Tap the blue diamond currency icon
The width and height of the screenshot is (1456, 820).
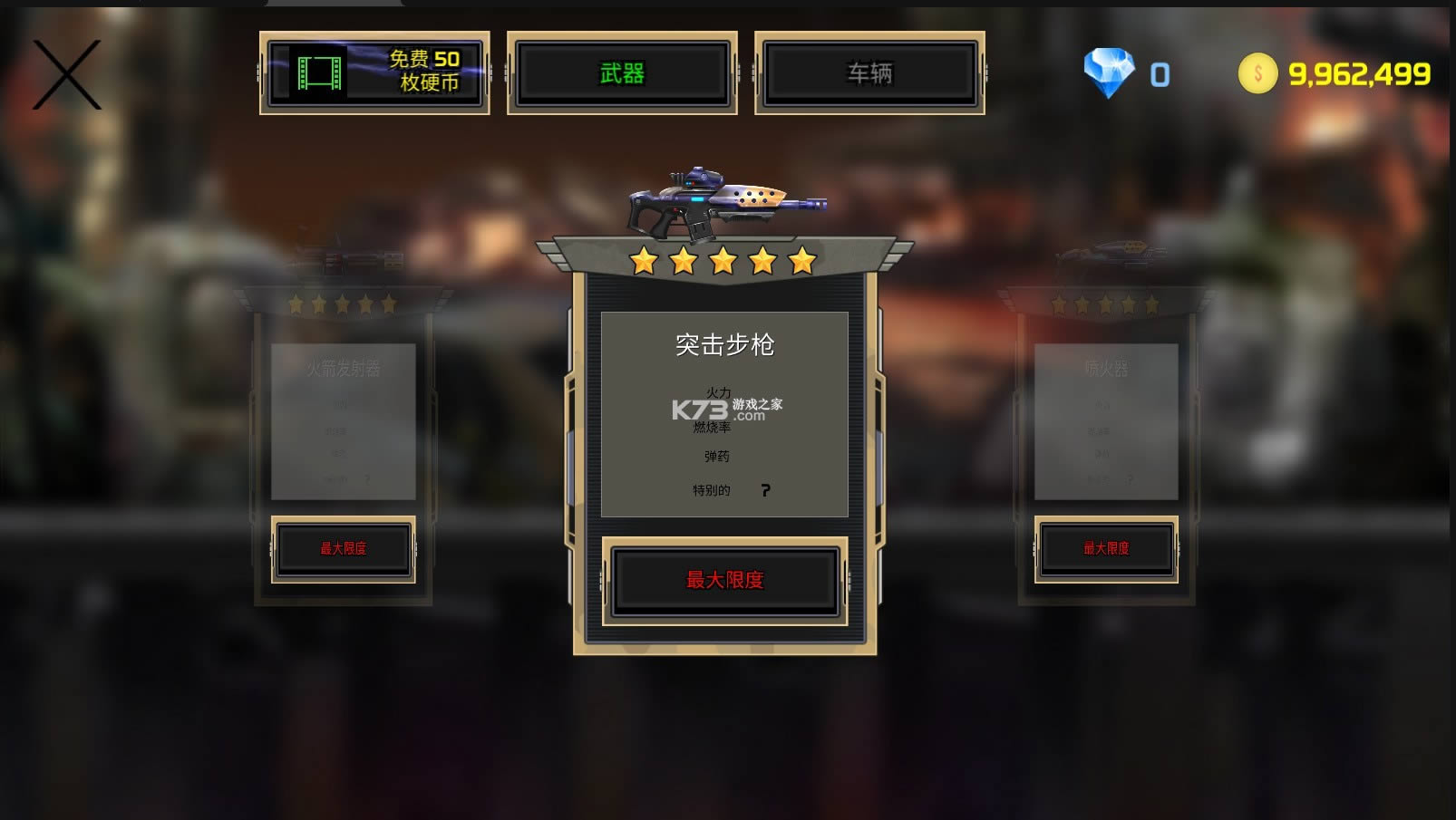pyautogui.click(x=1109, y=73)
